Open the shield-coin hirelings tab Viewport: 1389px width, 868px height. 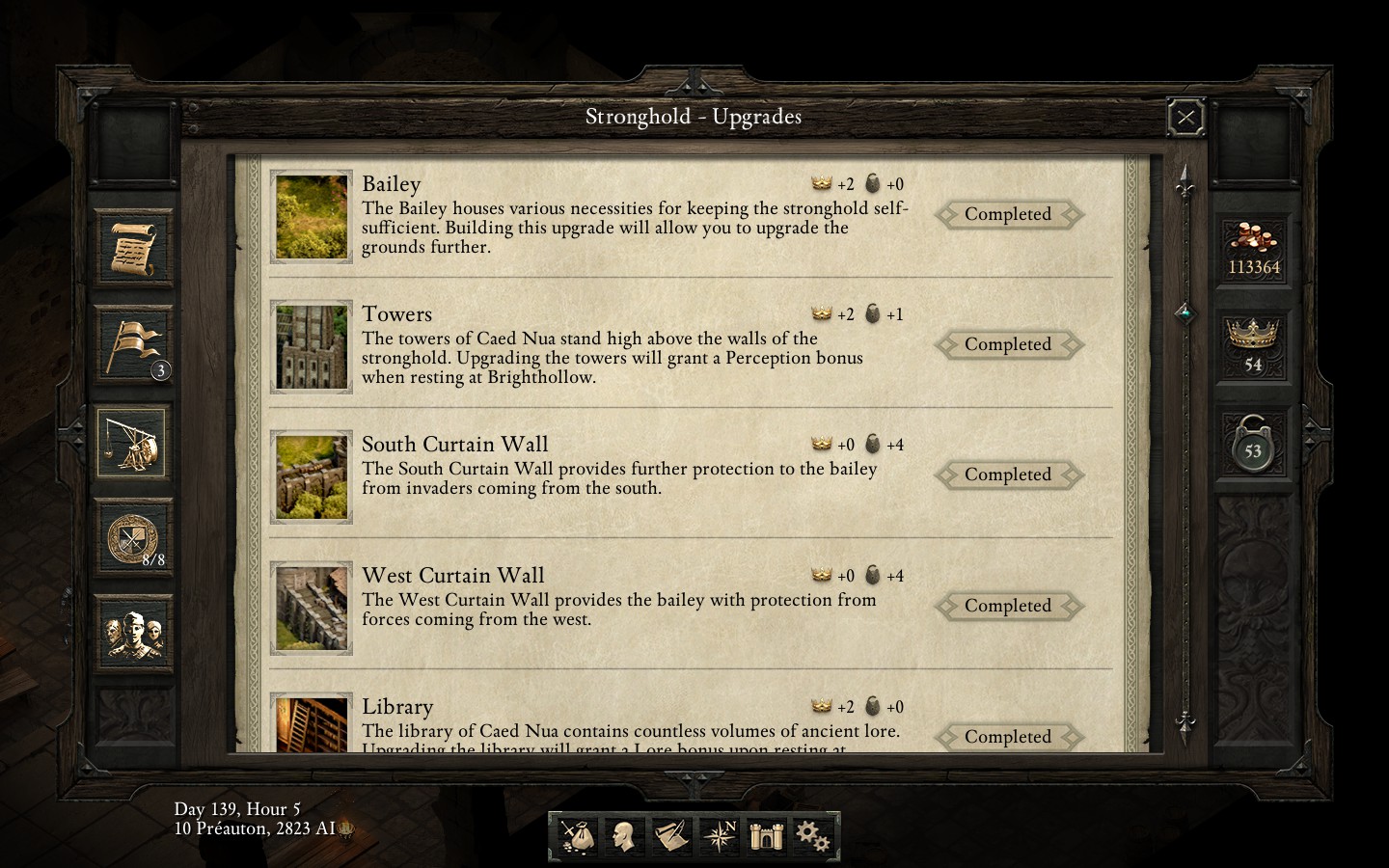coord(134,538)
